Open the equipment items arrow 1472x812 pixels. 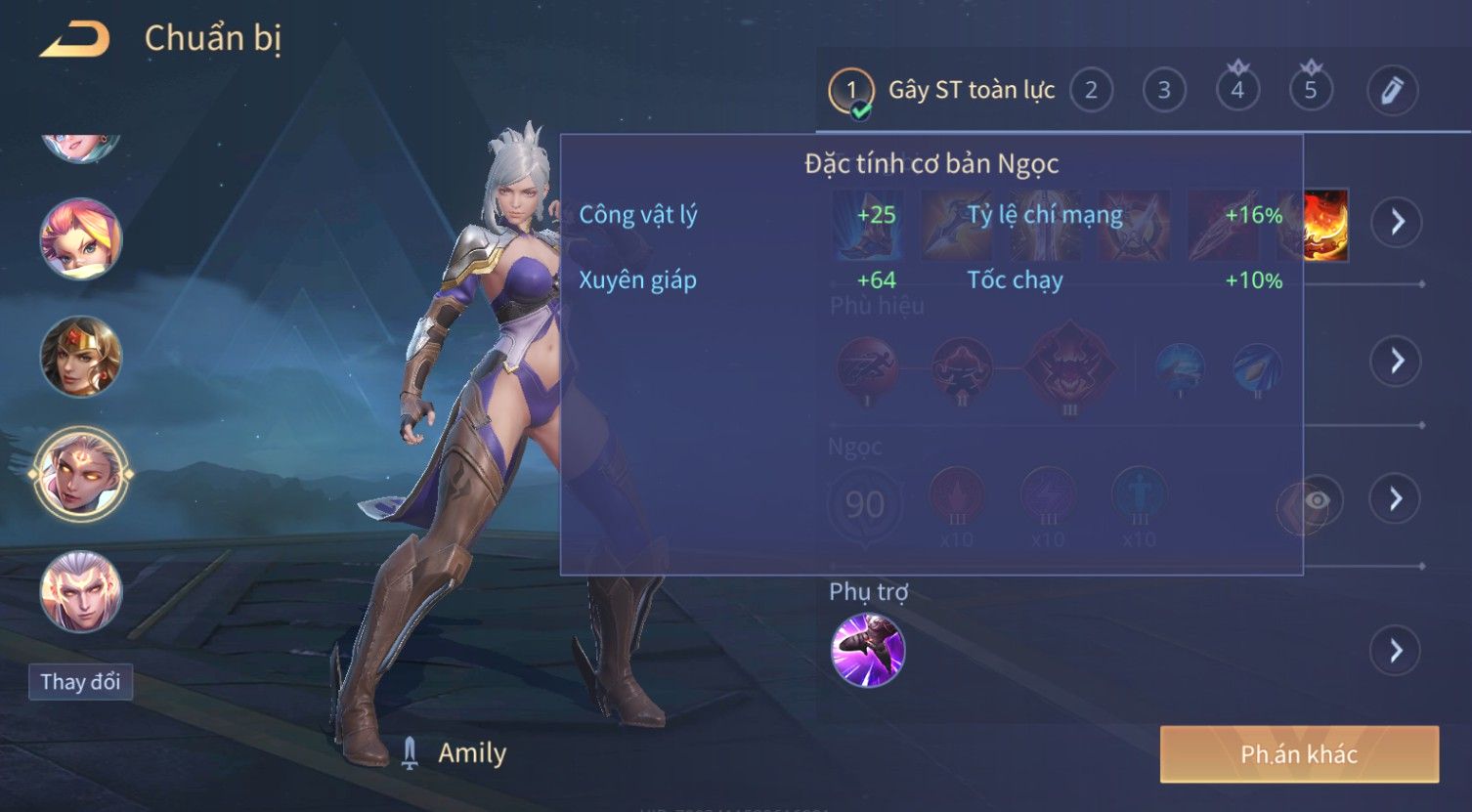pos(1397,223)
